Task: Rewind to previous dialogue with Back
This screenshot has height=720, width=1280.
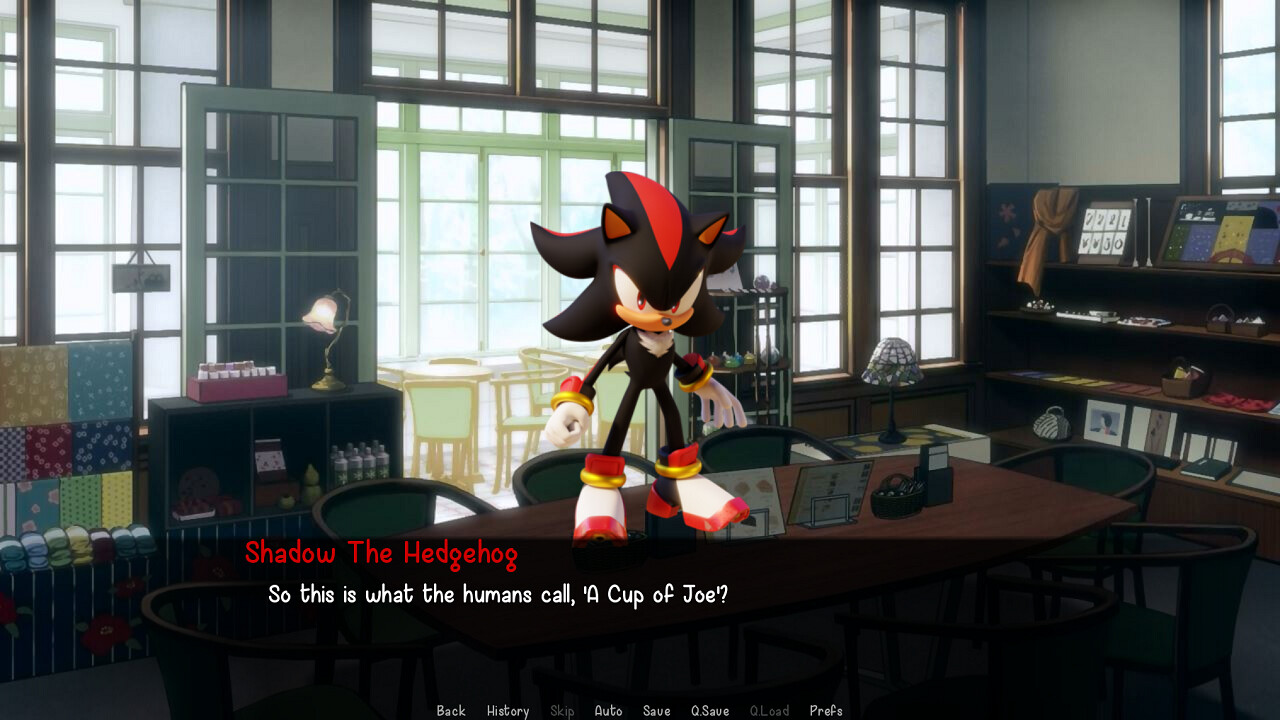Action: click(x=450, y=711)
